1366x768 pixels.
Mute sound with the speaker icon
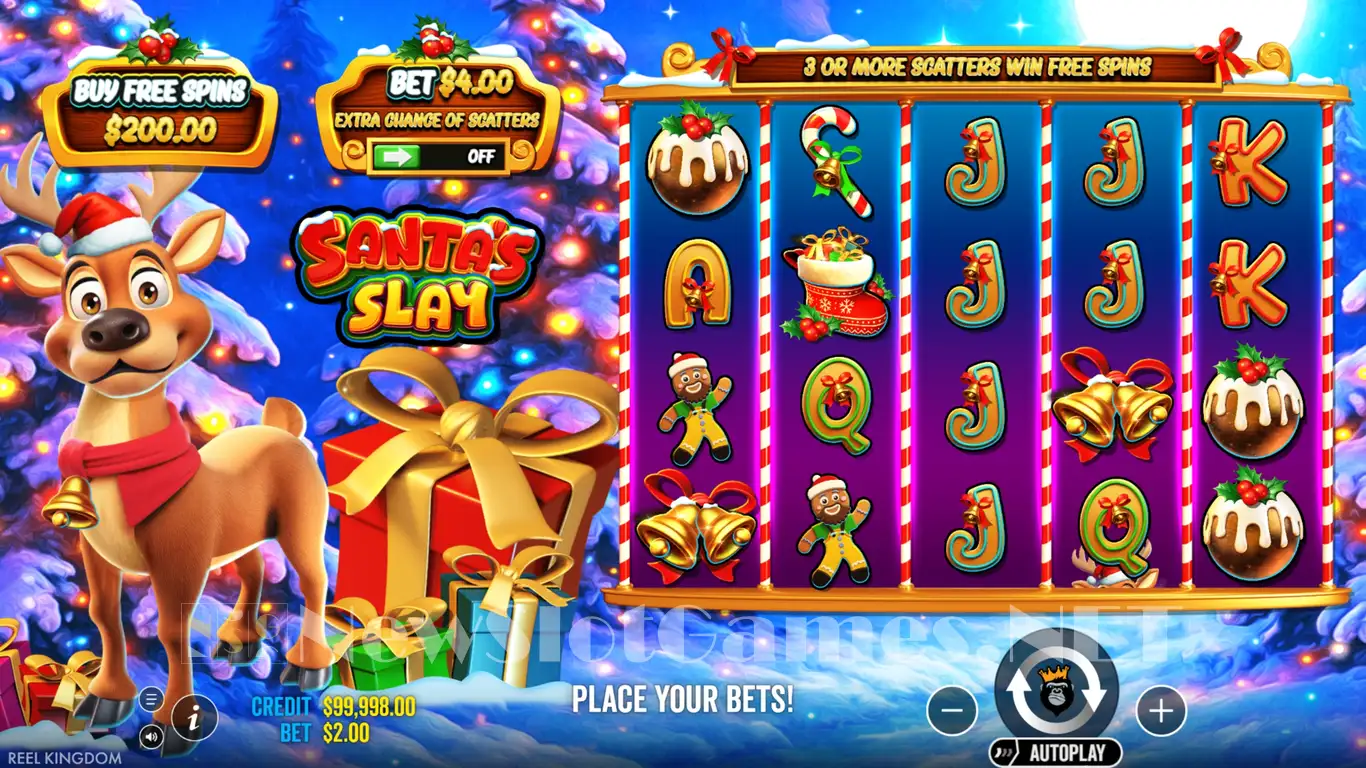[x=152, y=737]
